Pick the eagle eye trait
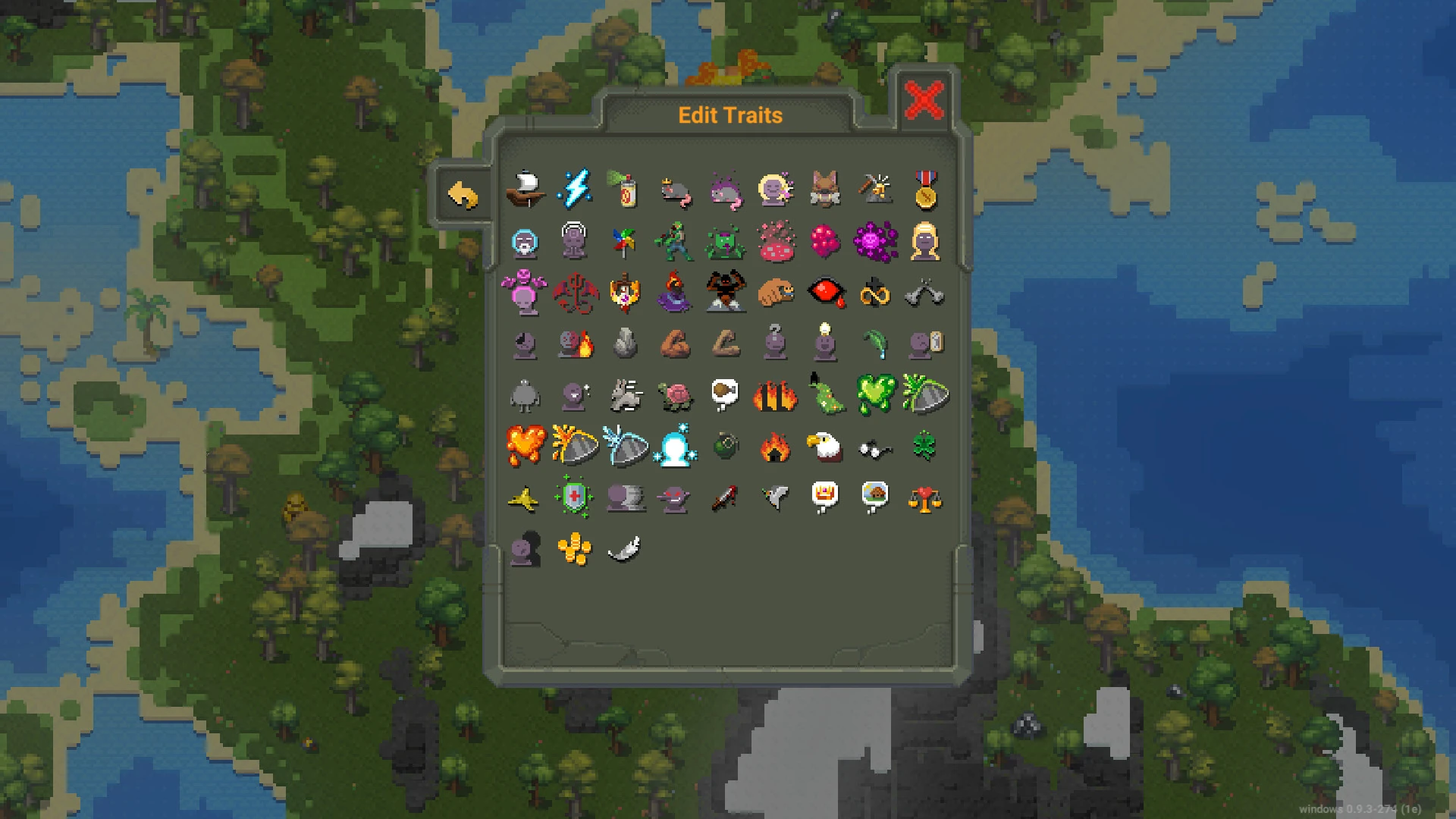1456x819 pixels. tap(825, 446)
